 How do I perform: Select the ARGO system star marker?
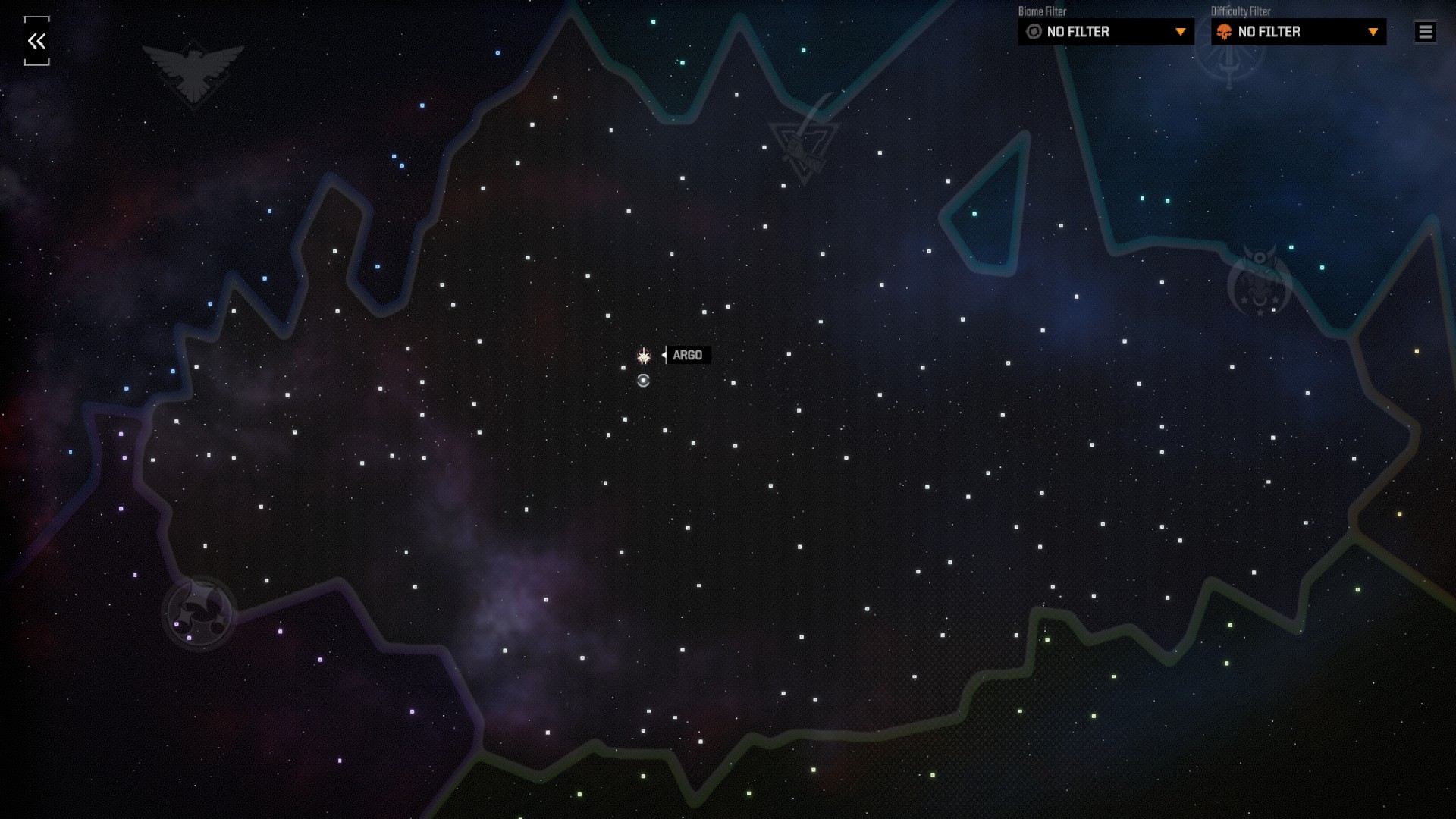[644, 354]
